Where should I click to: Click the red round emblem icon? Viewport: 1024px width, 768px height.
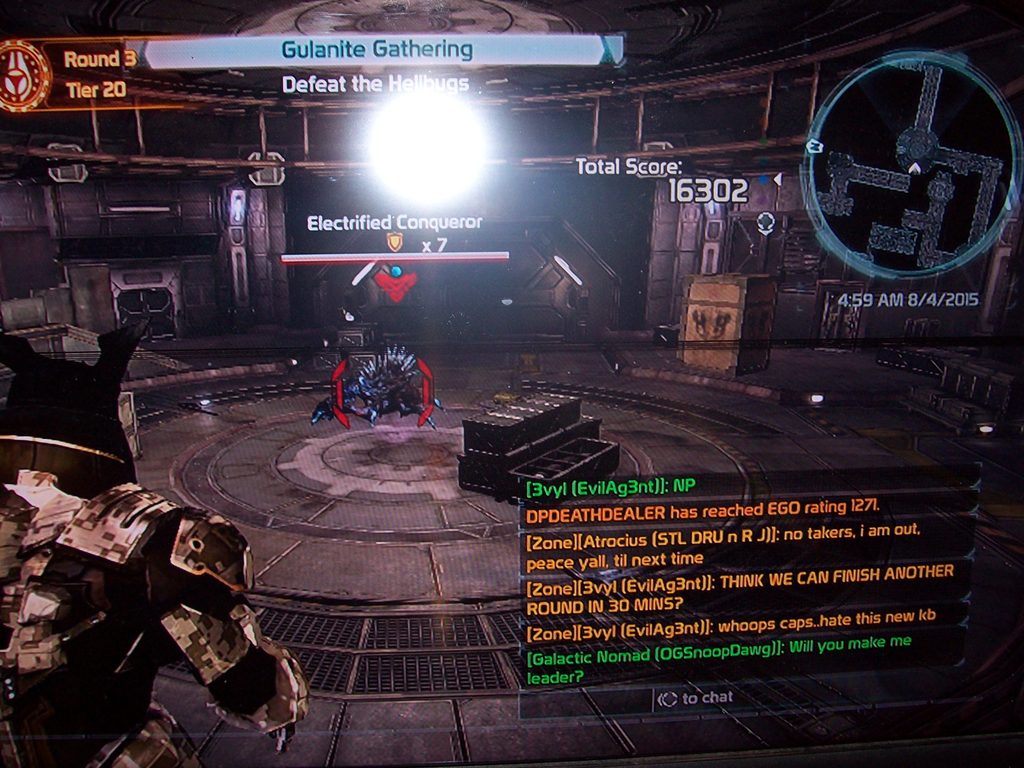tap(24, 75)
